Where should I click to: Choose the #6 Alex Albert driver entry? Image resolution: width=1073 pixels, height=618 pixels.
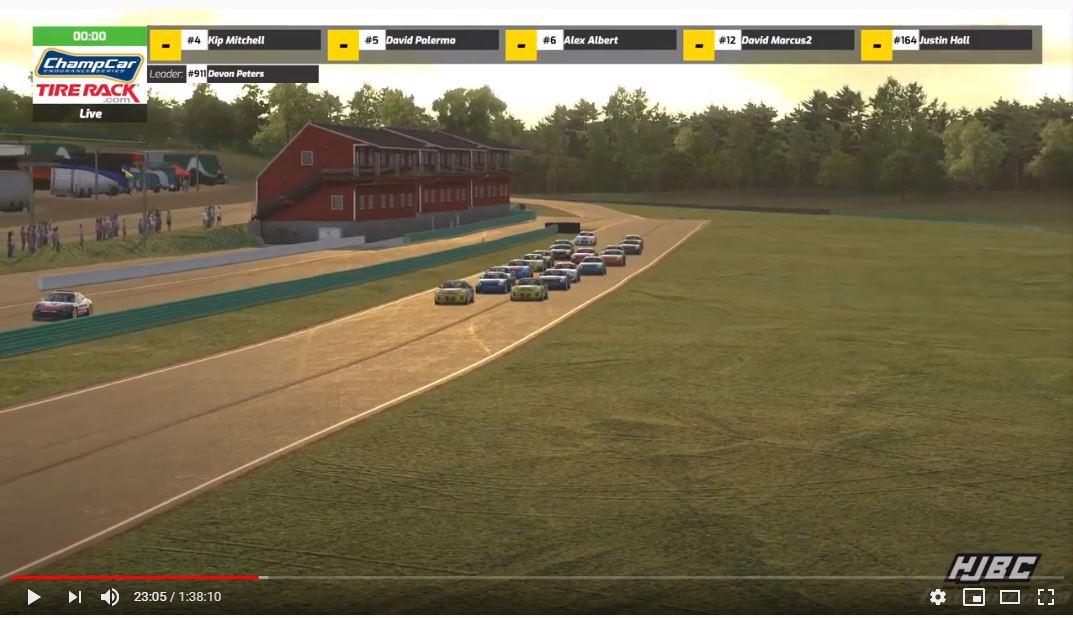606,41
